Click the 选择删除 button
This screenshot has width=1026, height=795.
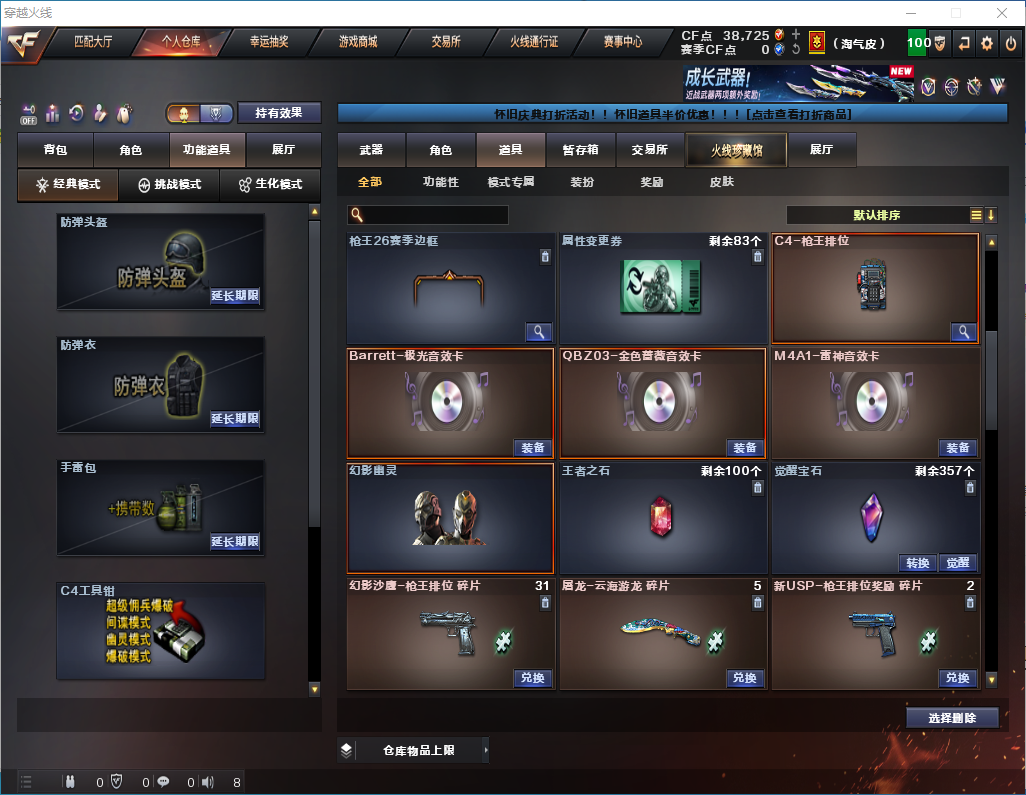[951, 718]
